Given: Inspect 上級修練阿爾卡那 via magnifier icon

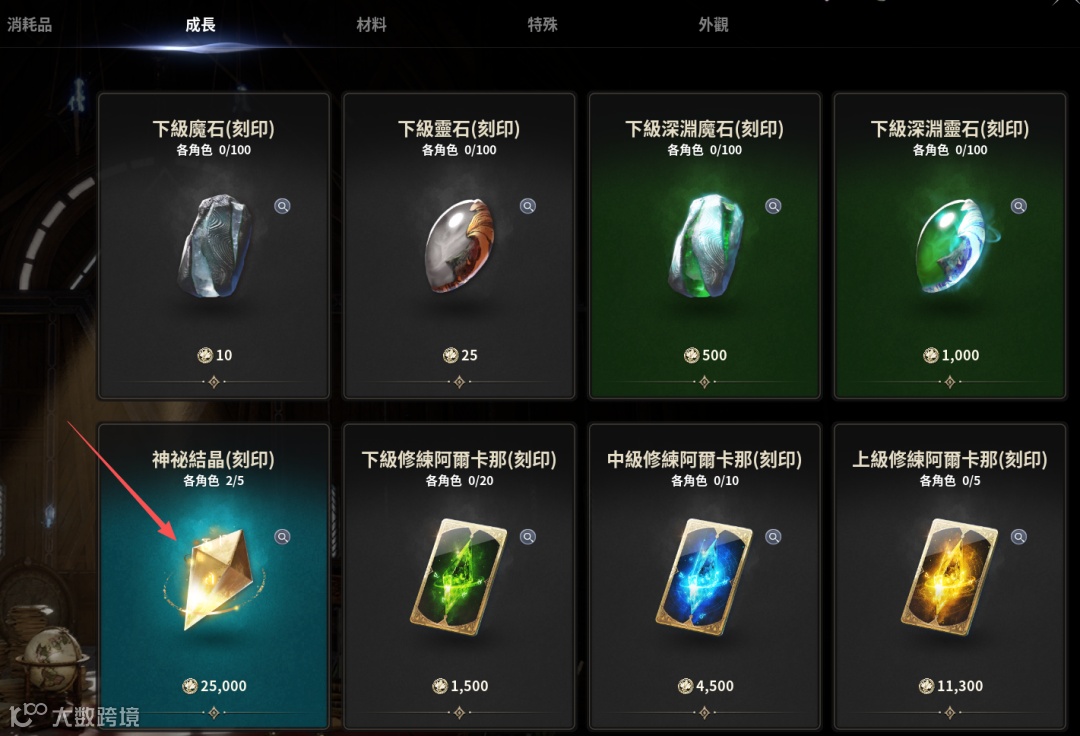Looking at the screenshot, I should click(x=1018, y=537).
